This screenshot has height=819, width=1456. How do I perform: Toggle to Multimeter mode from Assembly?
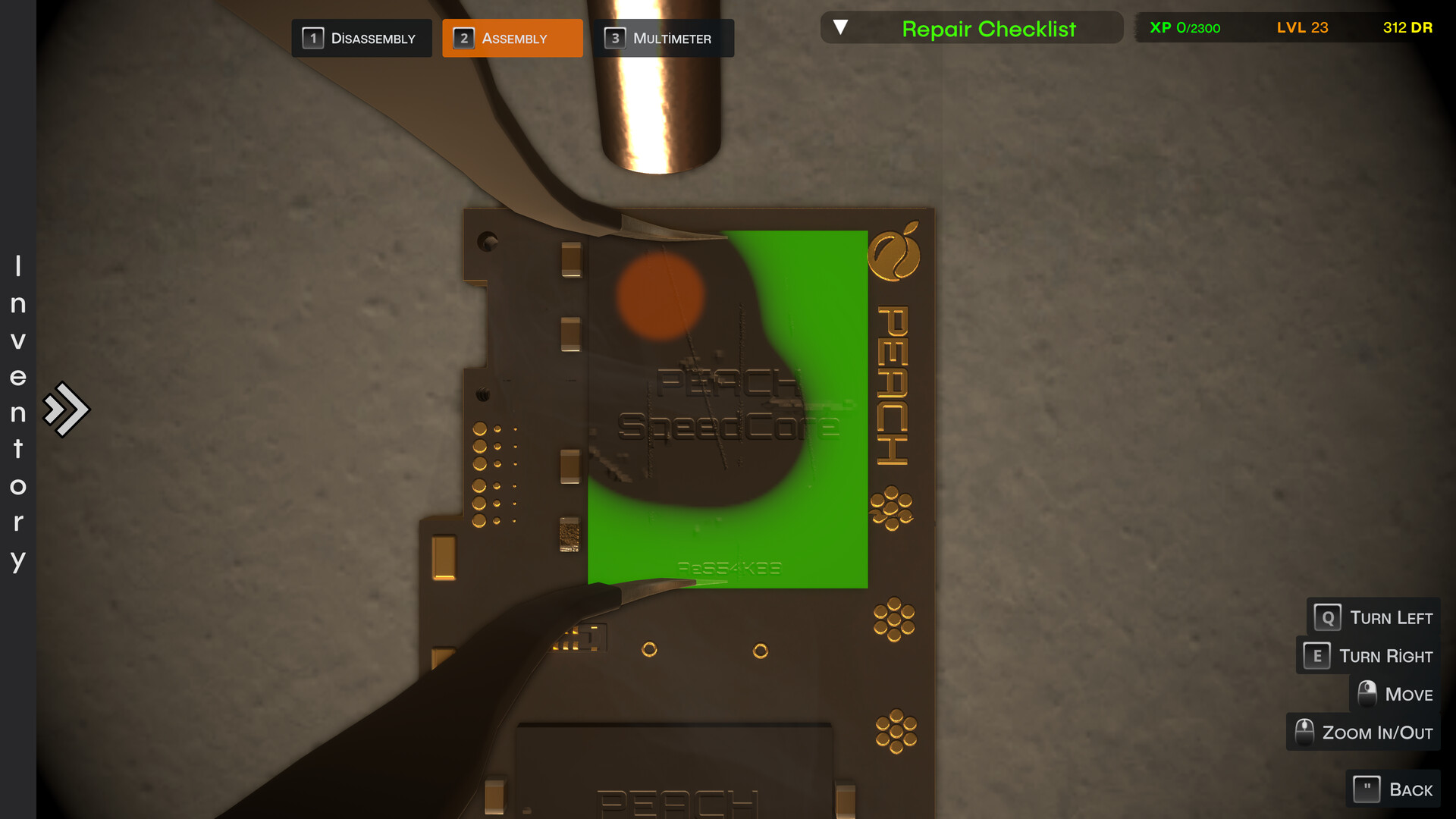point(663,38)
